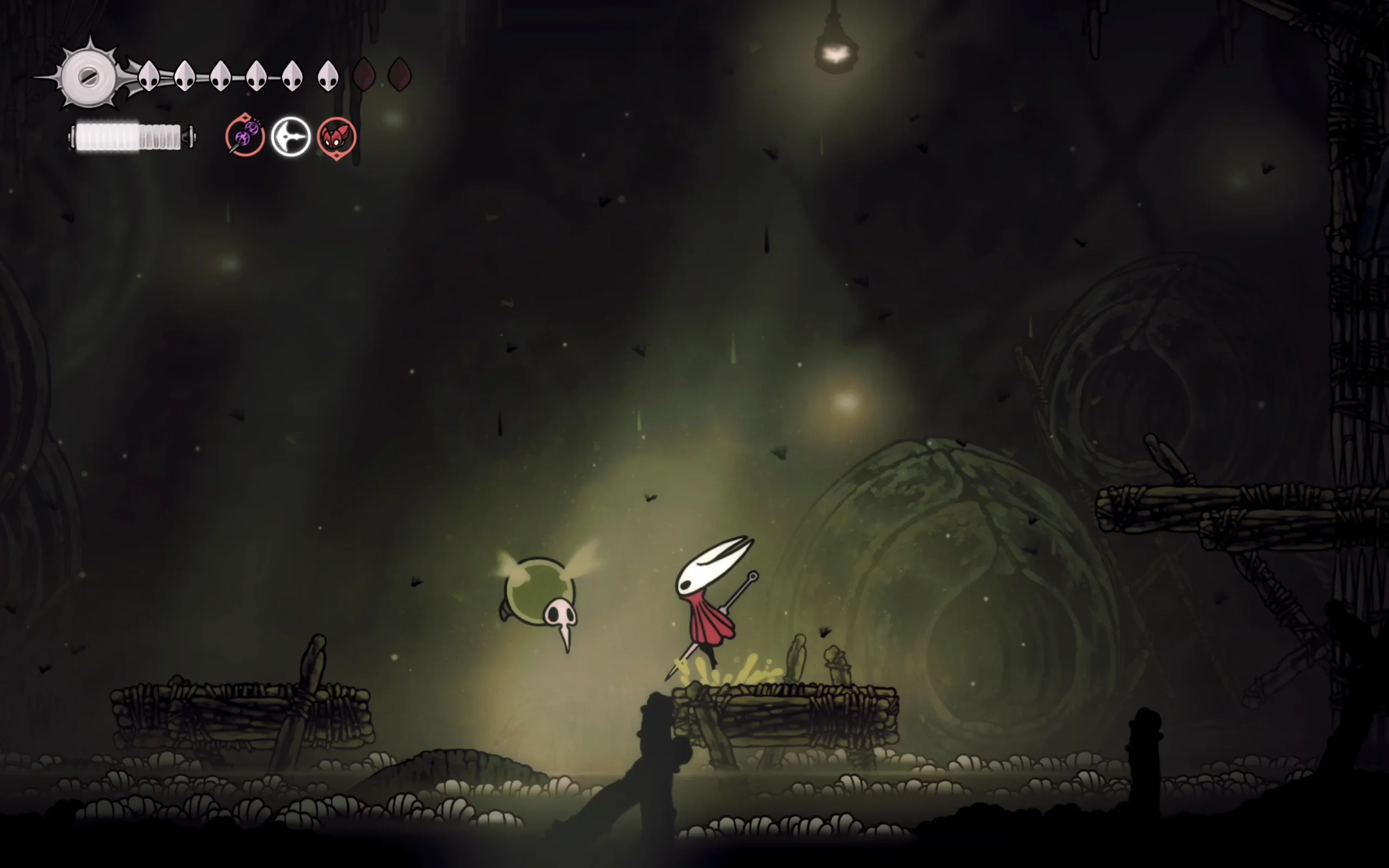Viewport: 1389px width, 868px height.
Task: Click the silk spool emblem
Action: (x=88, y=76)
